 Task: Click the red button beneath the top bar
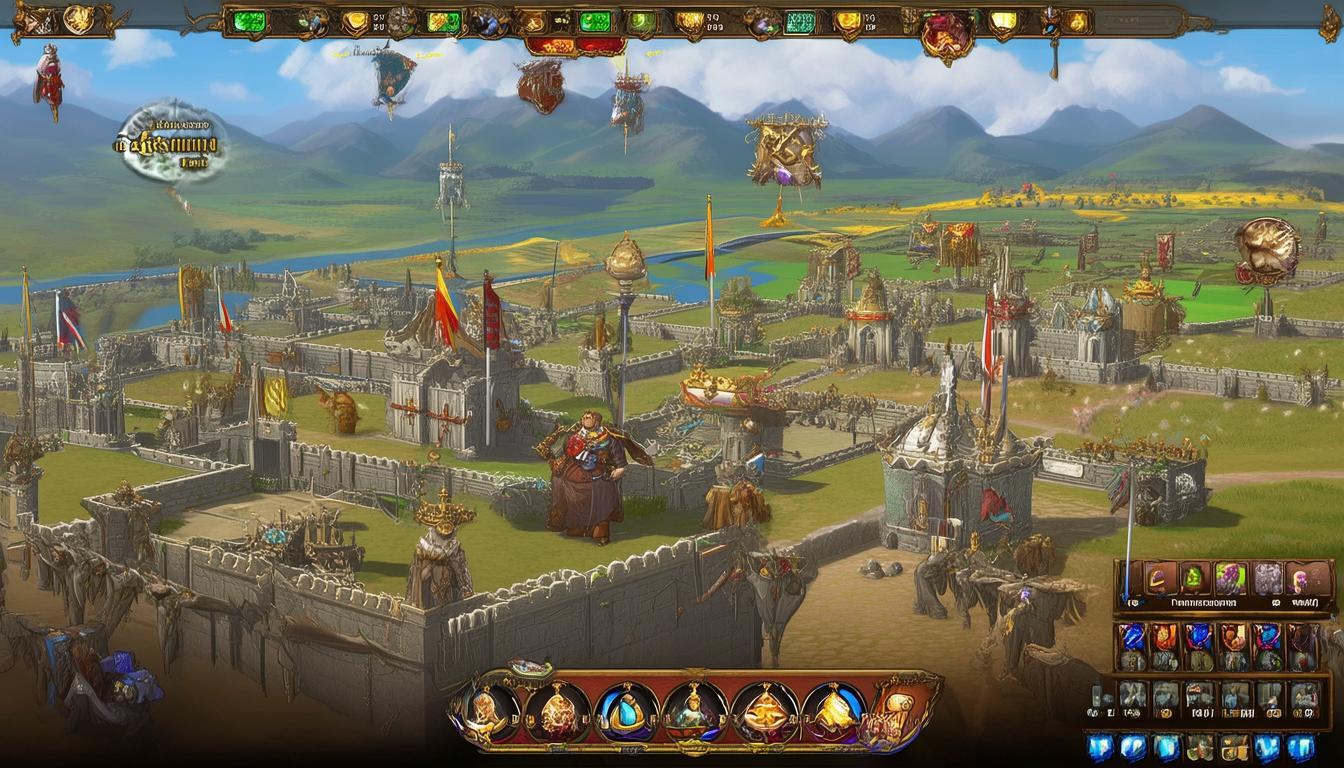[575, 46]
